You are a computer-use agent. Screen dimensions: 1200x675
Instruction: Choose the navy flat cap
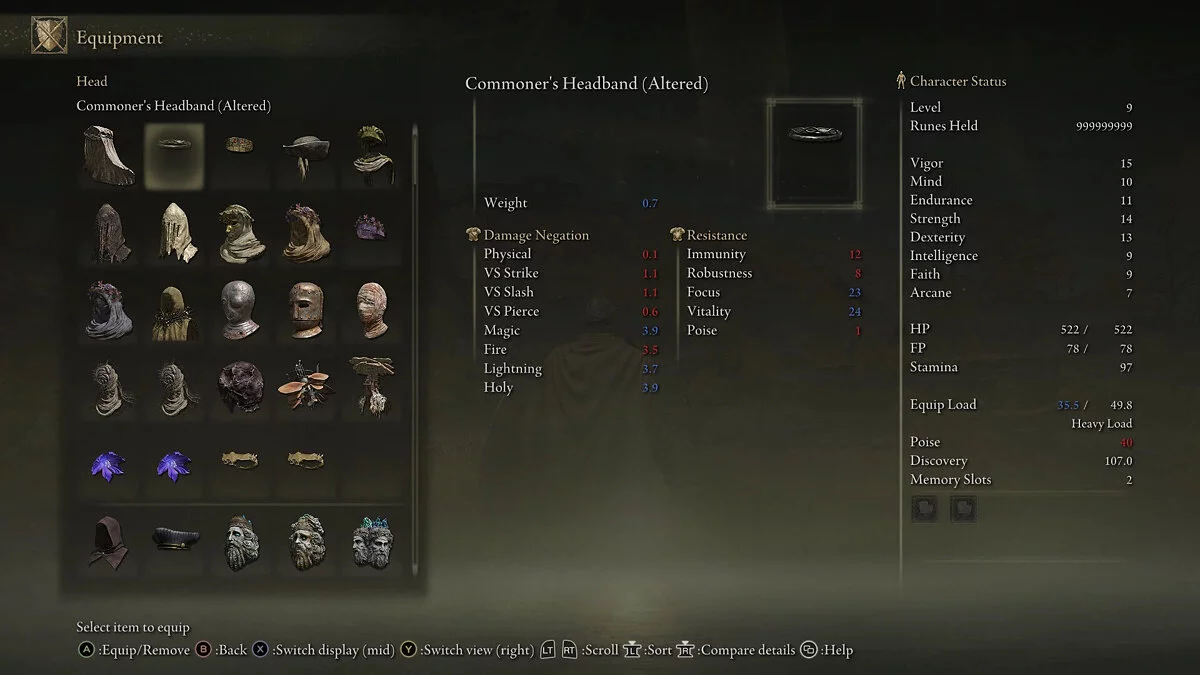(175, 539)
